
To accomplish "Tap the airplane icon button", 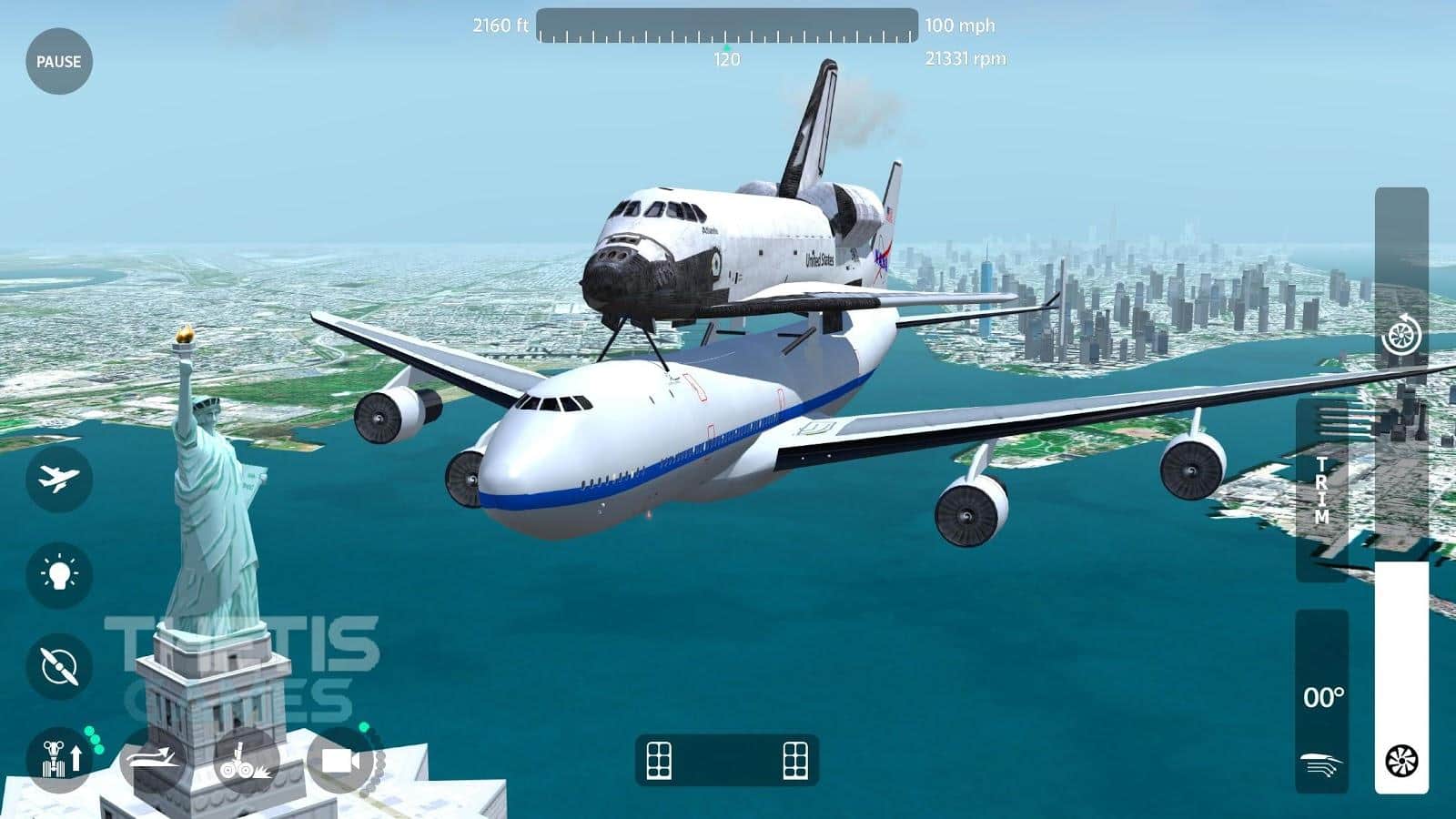I will tap(59, 479).
